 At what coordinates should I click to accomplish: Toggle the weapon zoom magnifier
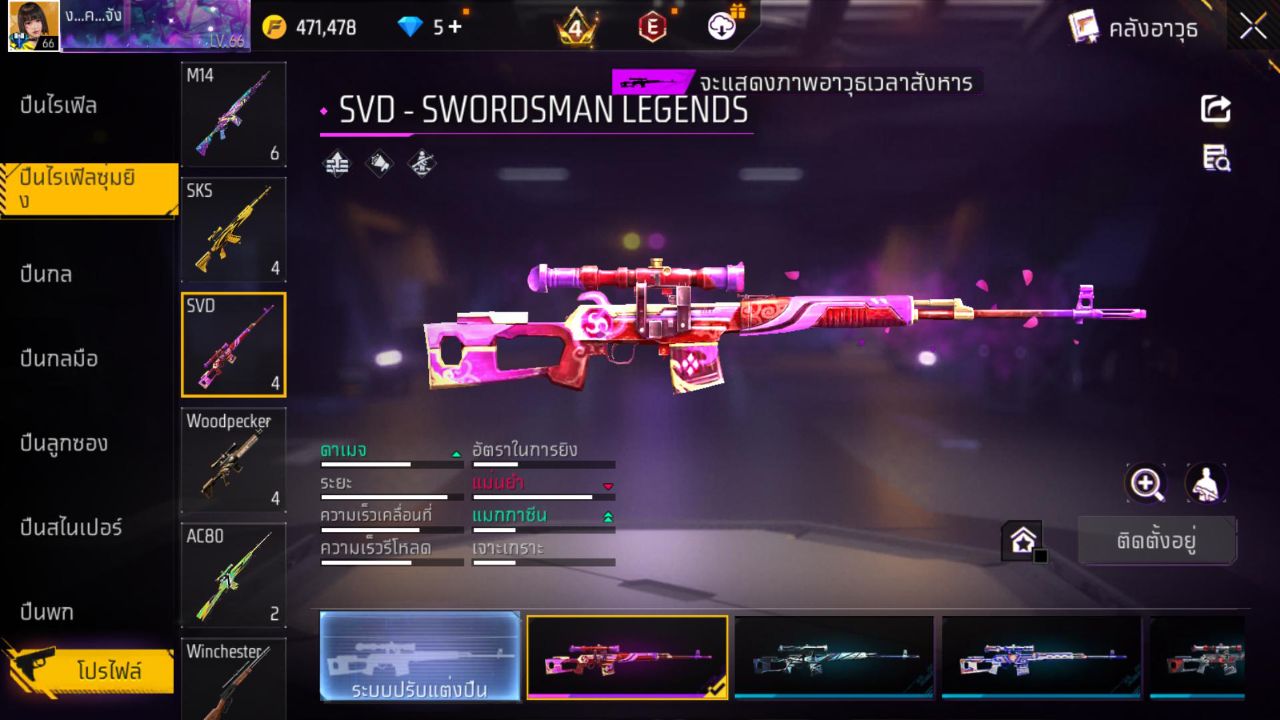(x=1146, y=484)
